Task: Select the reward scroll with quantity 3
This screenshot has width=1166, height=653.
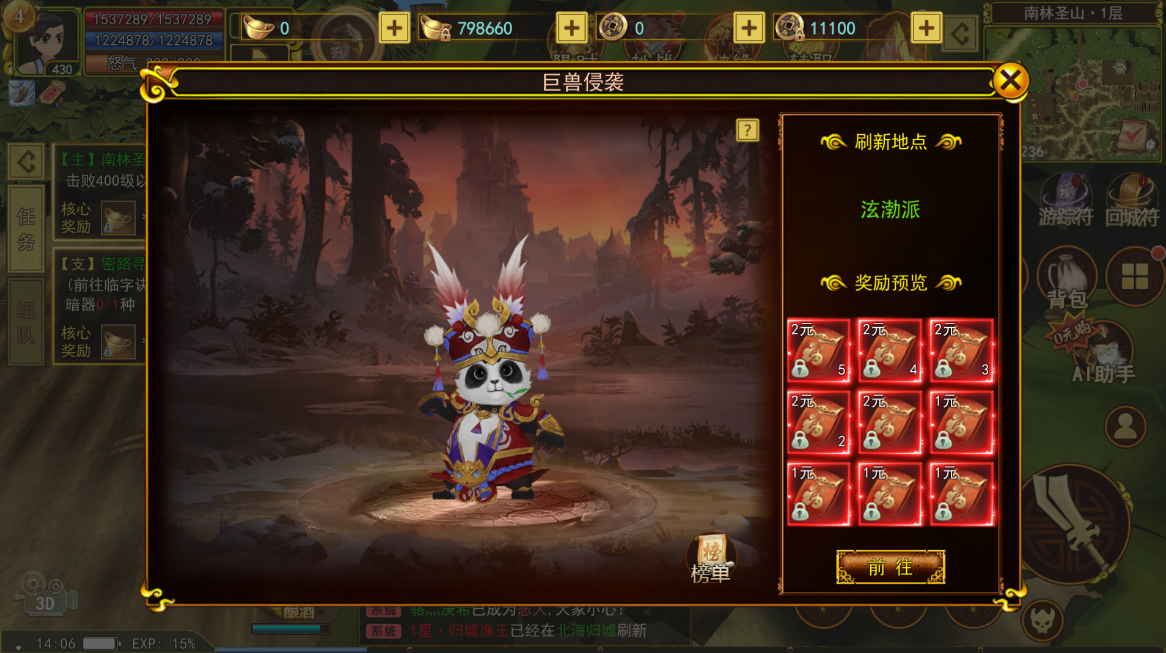Action: click(x=961, y=351)
